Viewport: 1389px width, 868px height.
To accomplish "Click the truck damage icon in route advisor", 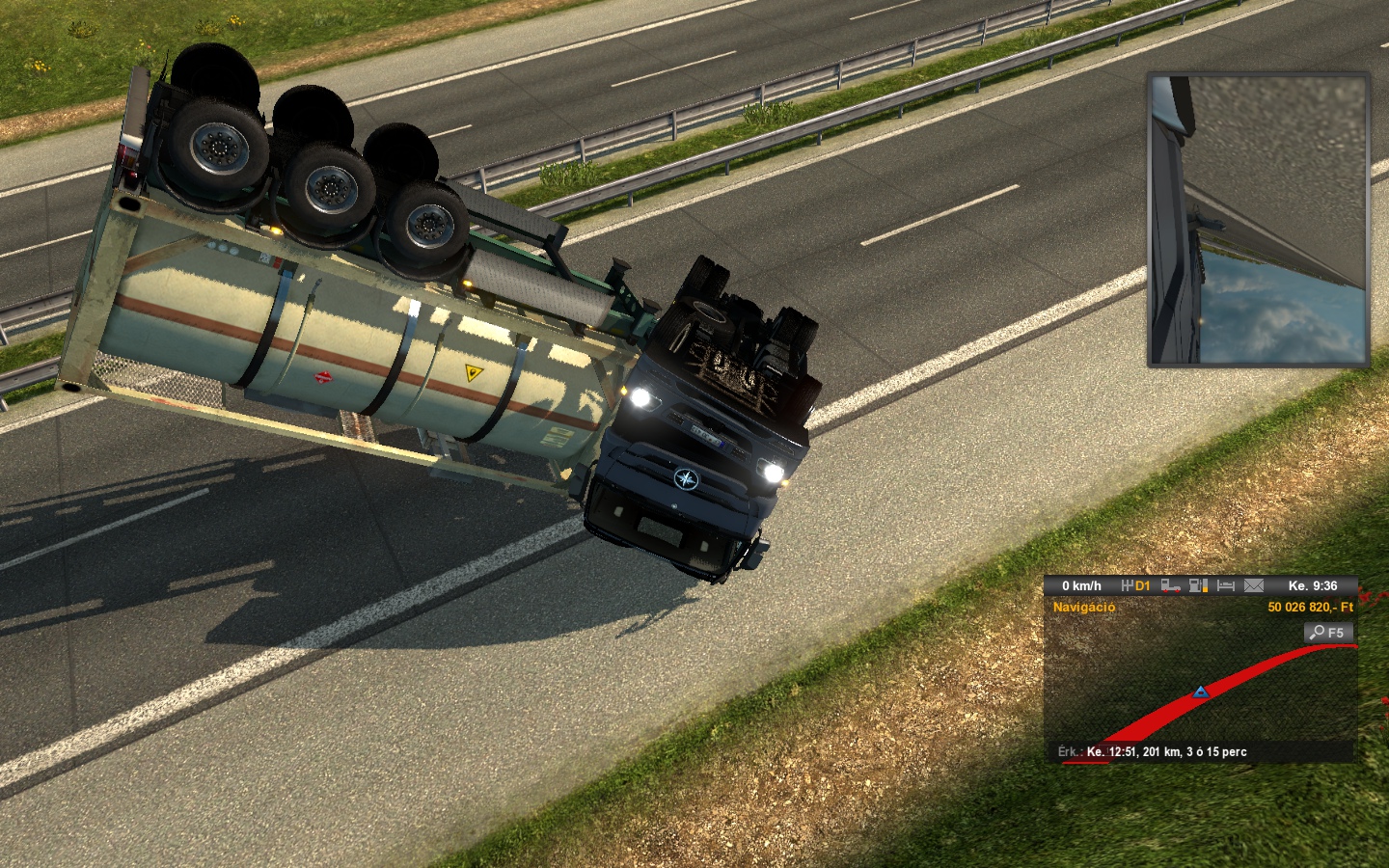I will tap(1171, 585).
